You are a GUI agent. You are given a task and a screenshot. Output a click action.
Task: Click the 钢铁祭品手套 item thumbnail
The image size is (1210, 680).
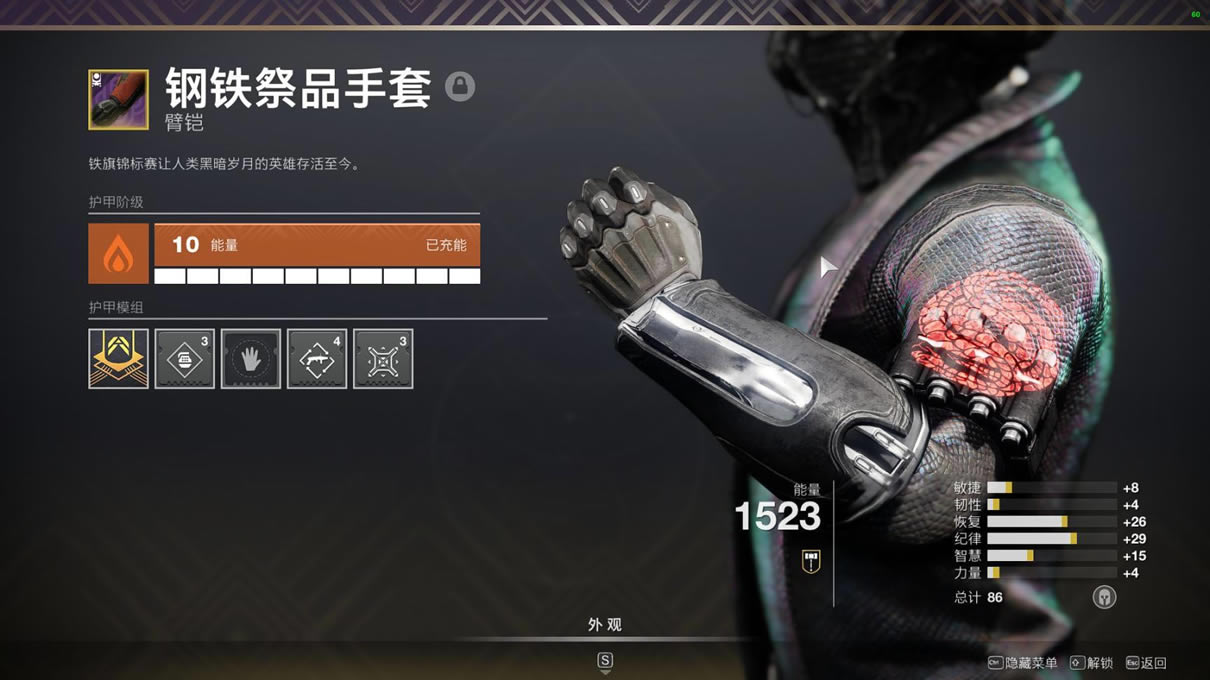118,99
